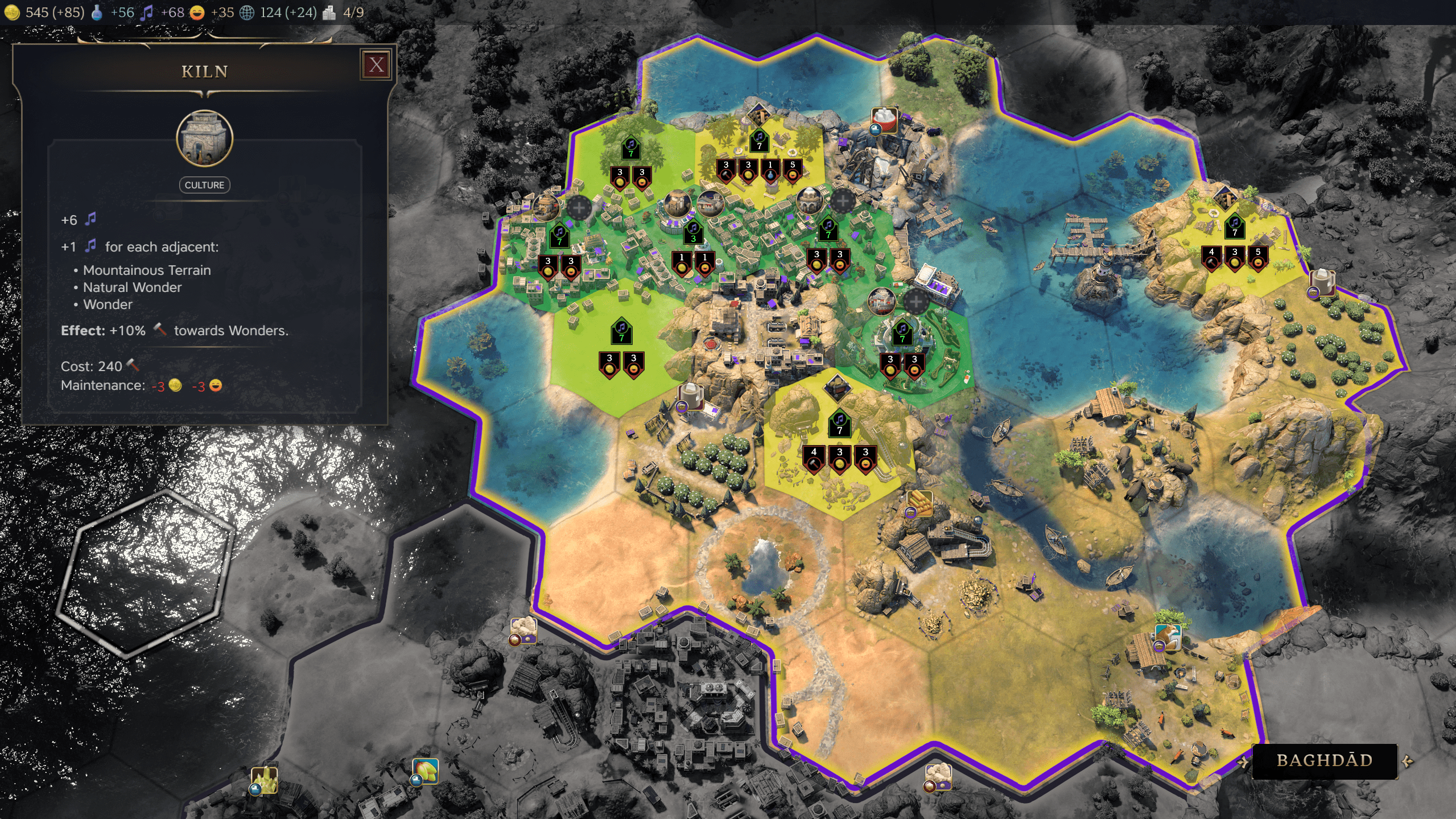1456x819 pixels.
Task: Open the gold treasury readout in the top bar
Action: pos(13,13)
